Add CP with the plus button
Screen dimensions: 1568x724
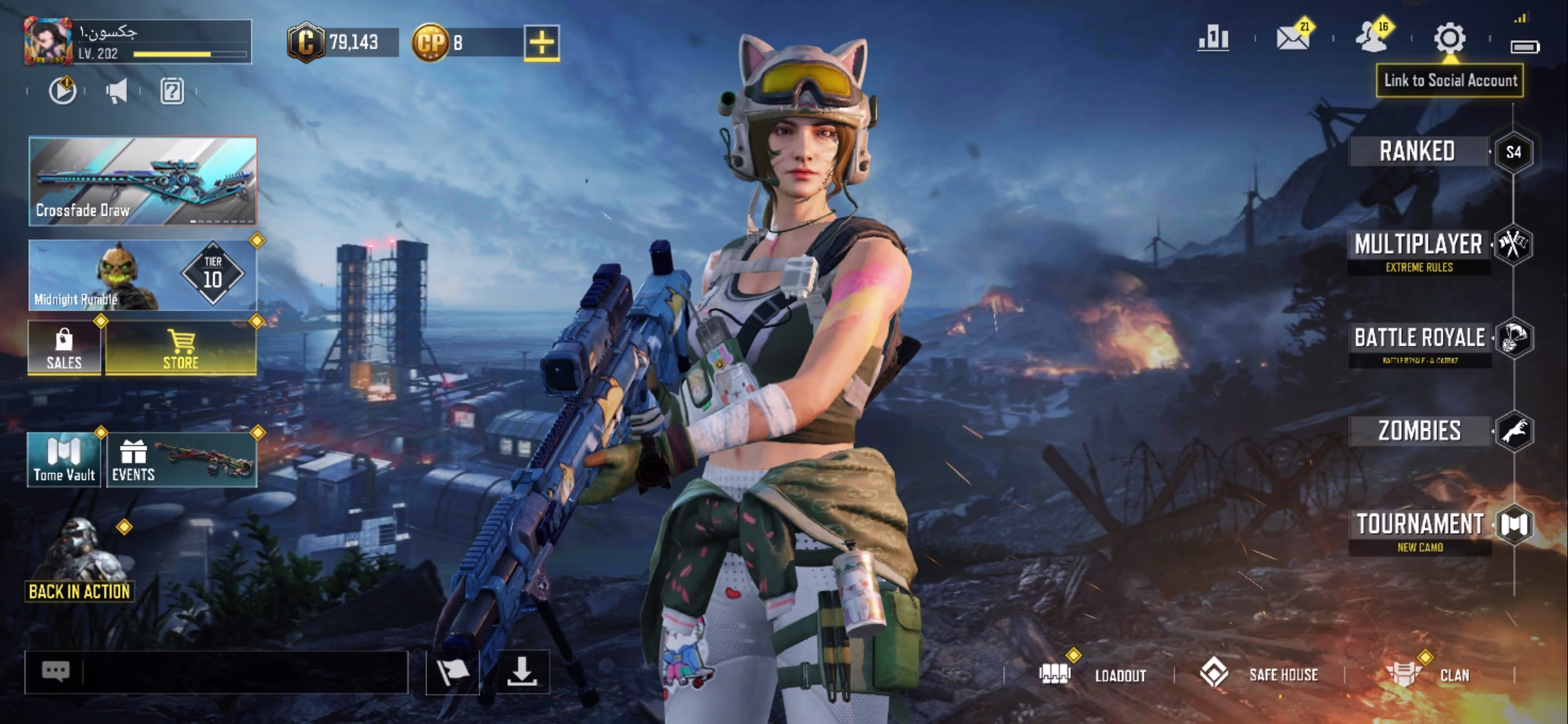tap(541, 43)
